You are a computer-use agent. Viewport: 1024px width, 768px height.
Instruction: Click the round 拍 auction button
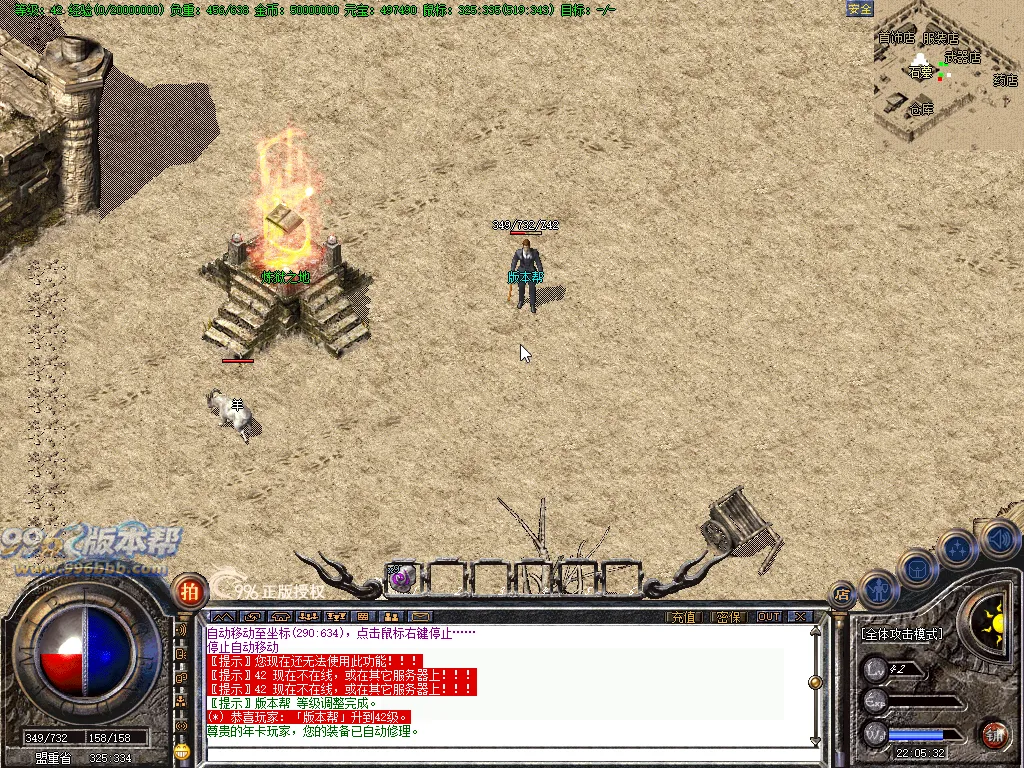pos(187,590)
